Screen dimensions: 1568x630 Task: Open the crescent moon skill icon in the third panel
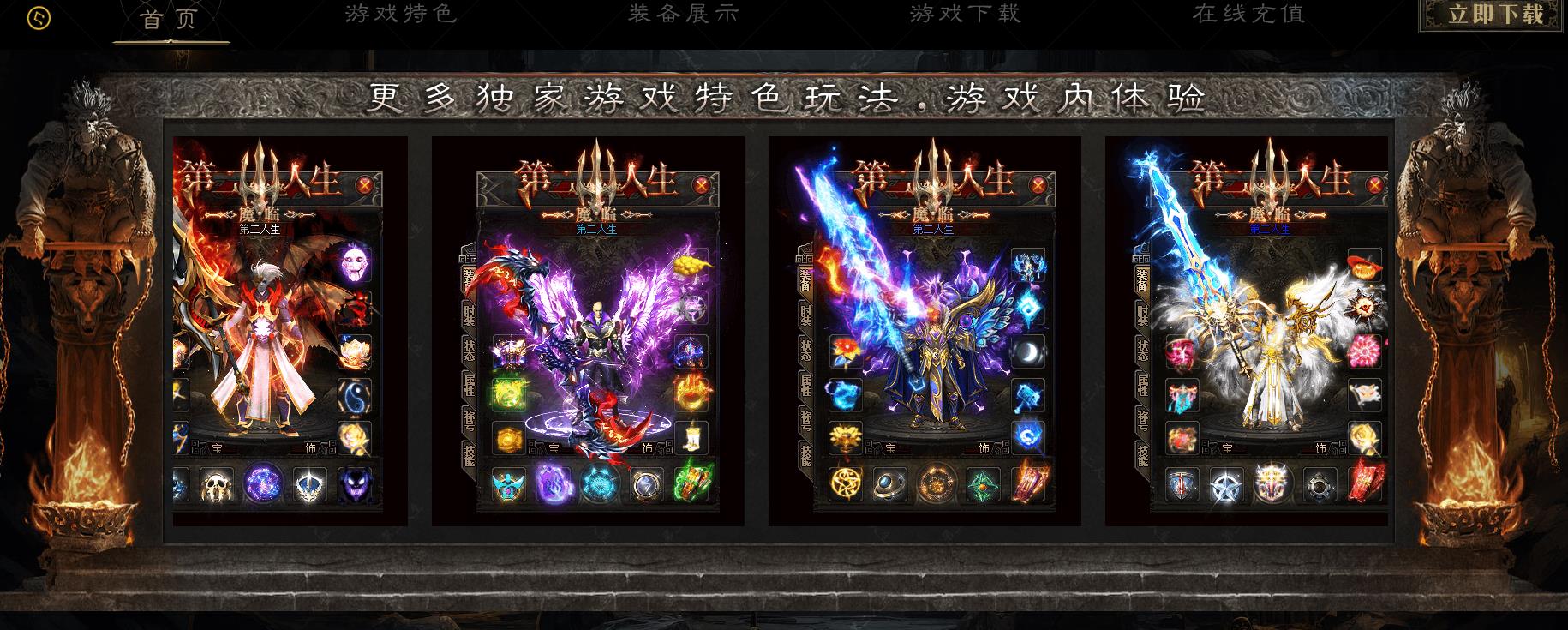click(x=1028, y=351)
